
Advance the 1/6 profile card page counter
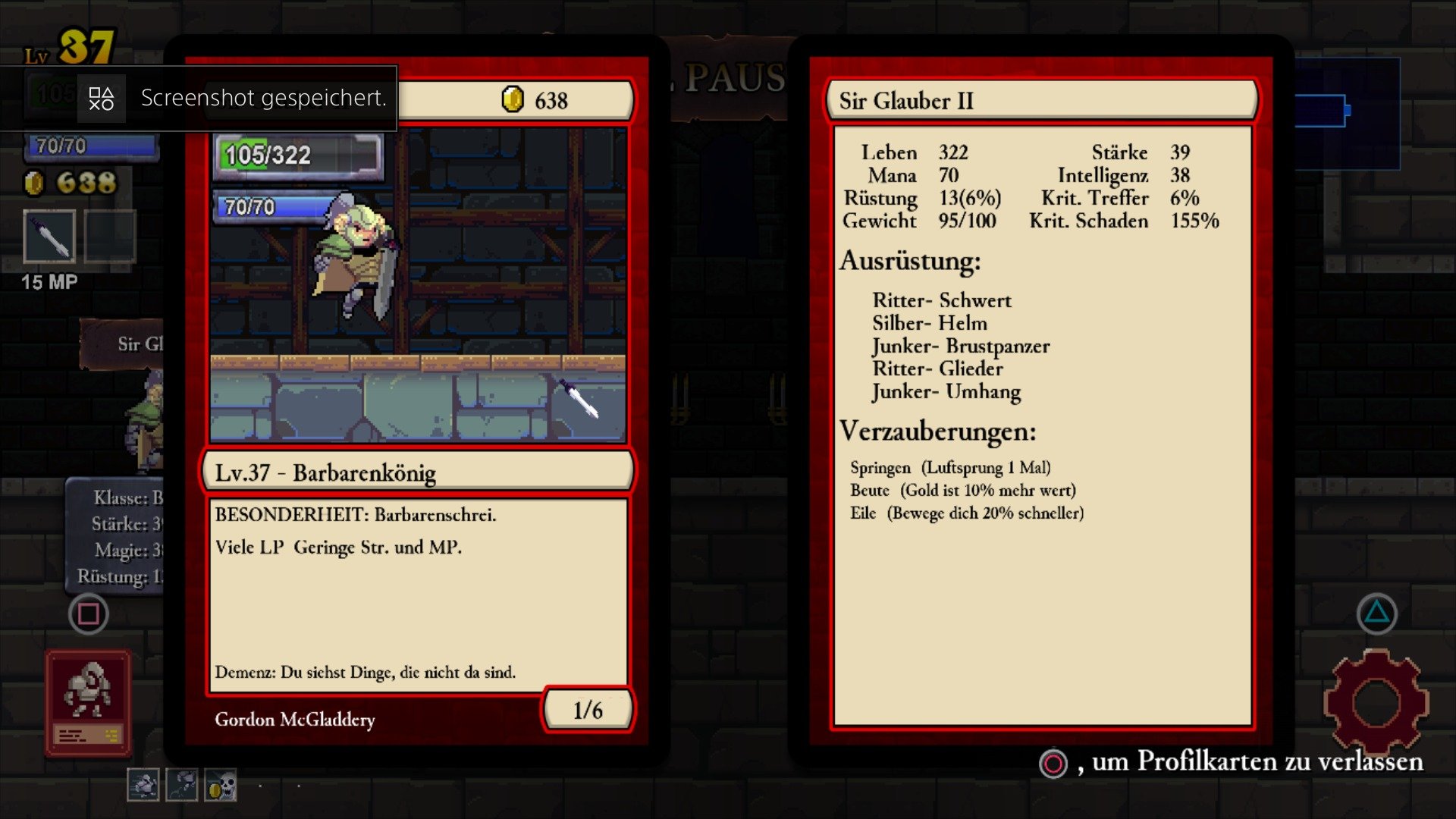point(586,710)
